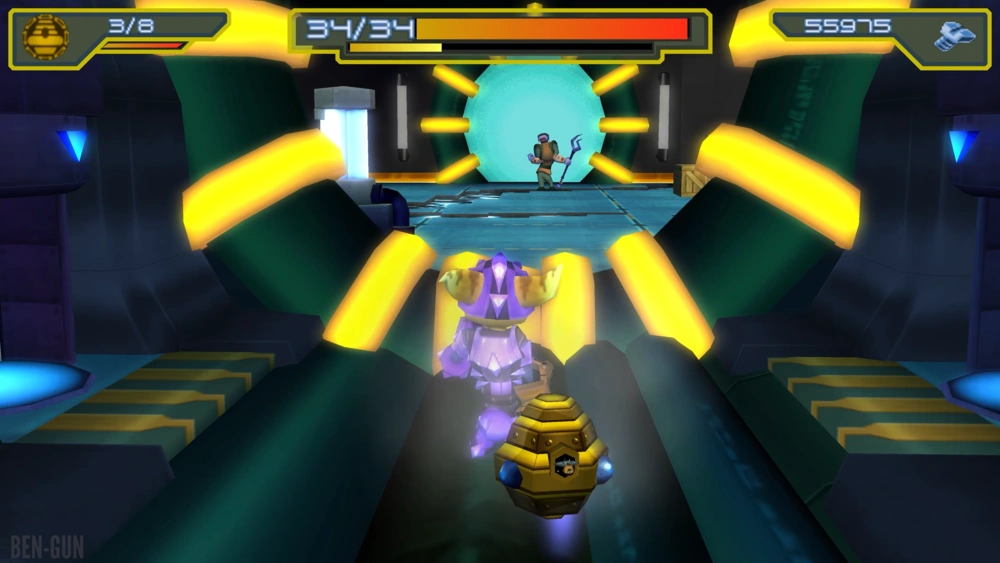This screenshot has height=563, width=1000.
Task: Select the golden hive weapon icon
Action: [x=45, y=37]
